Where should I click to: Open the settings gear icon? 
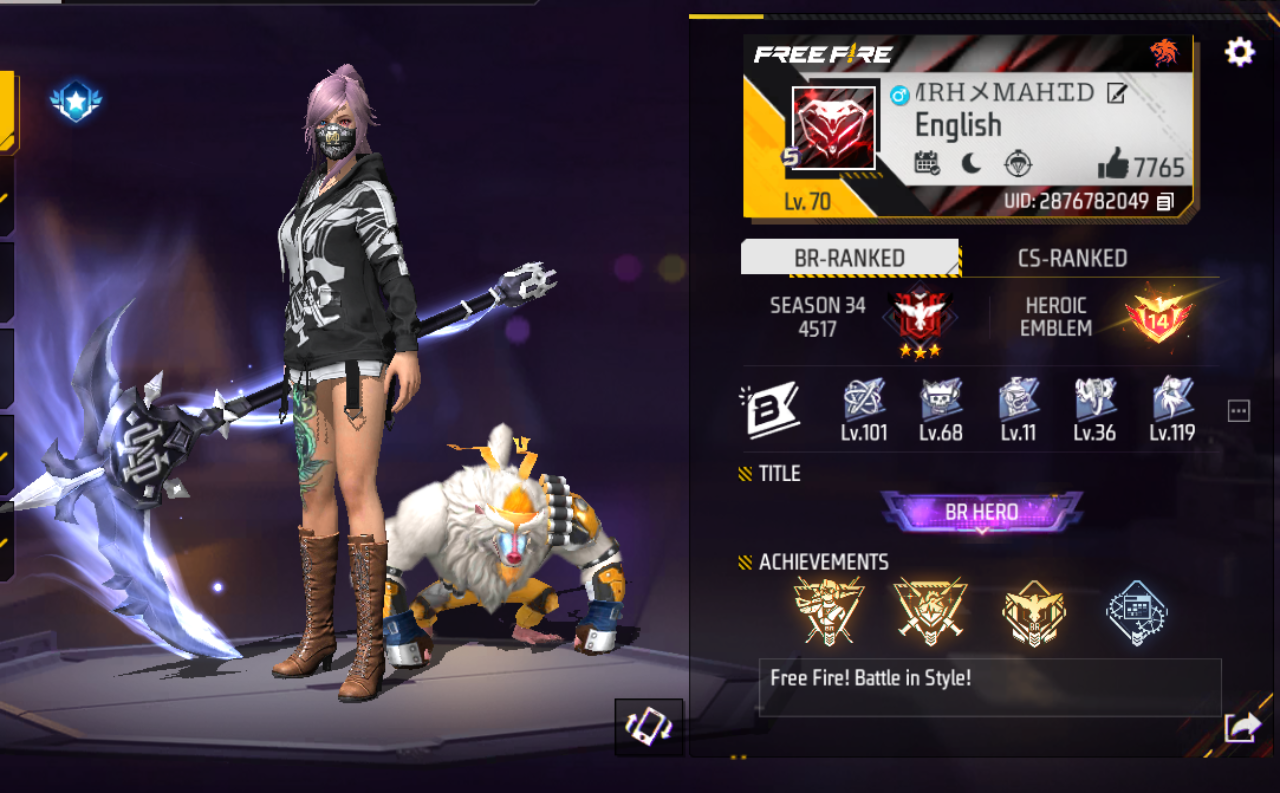pos(1239,52)
